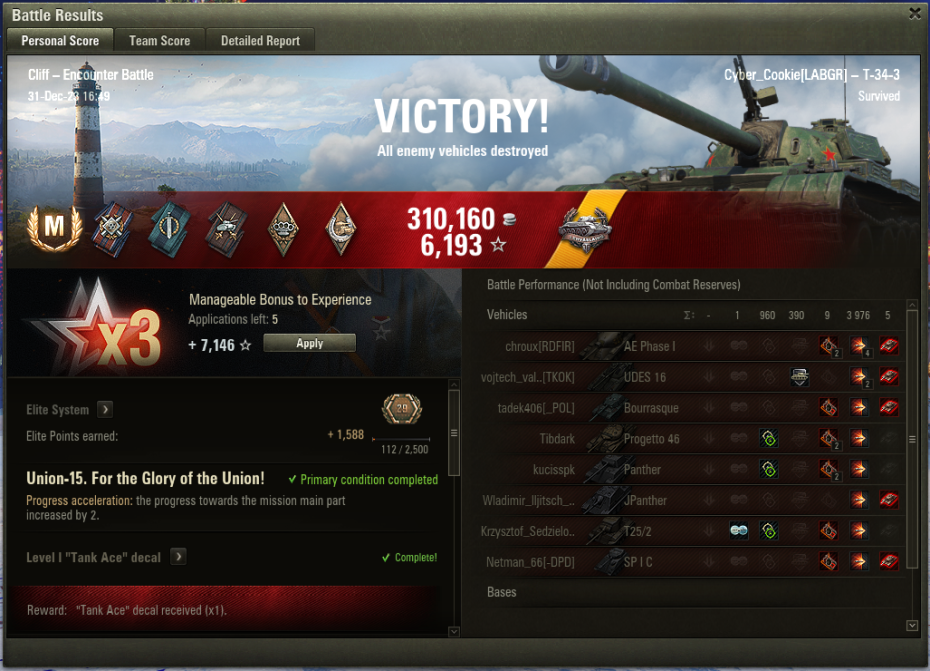Click the Panther vehicle row
The image size is (930, 671).
click(642, 470)
